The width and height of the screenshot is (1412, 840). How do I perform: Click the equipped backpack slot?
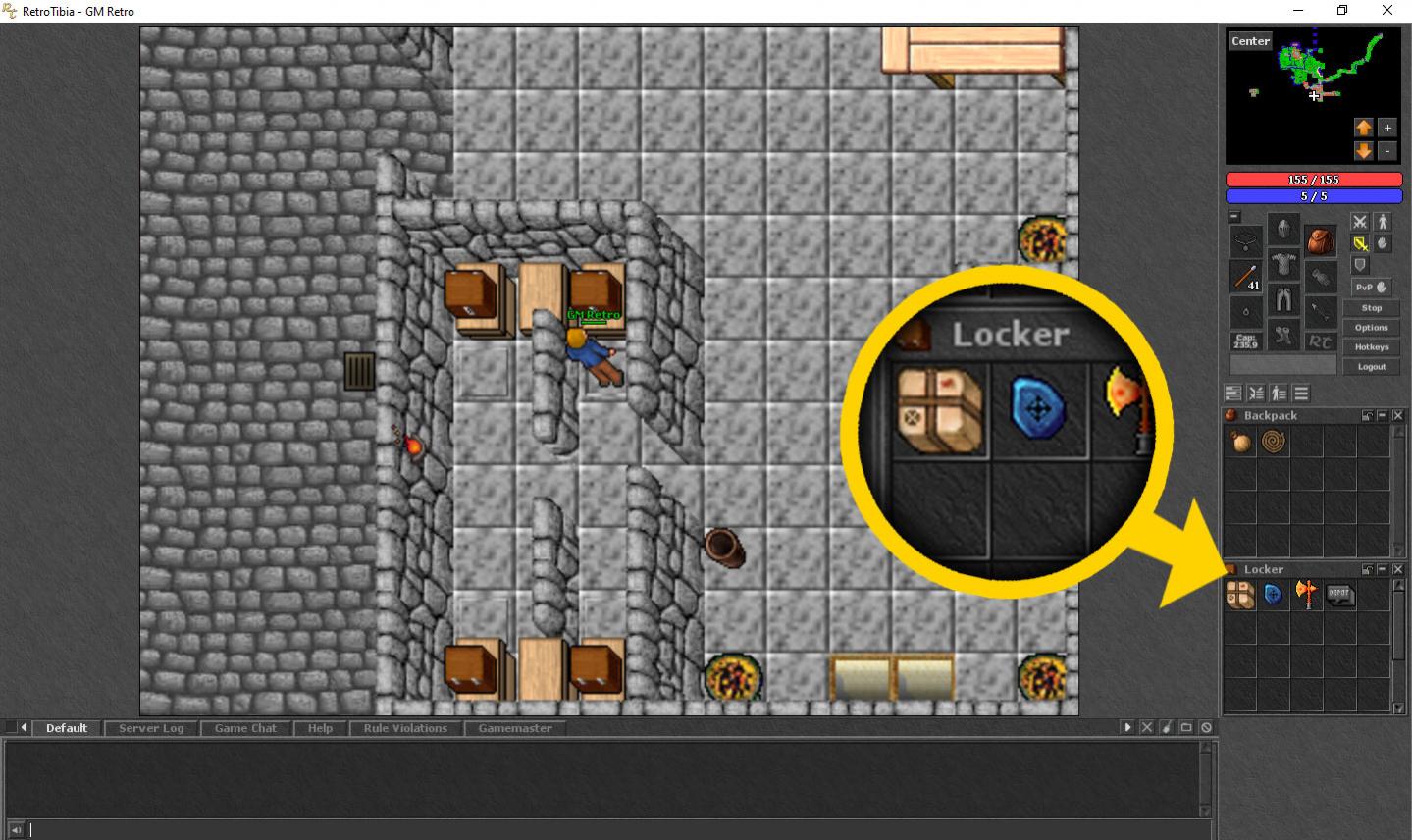pos(1320,240)
